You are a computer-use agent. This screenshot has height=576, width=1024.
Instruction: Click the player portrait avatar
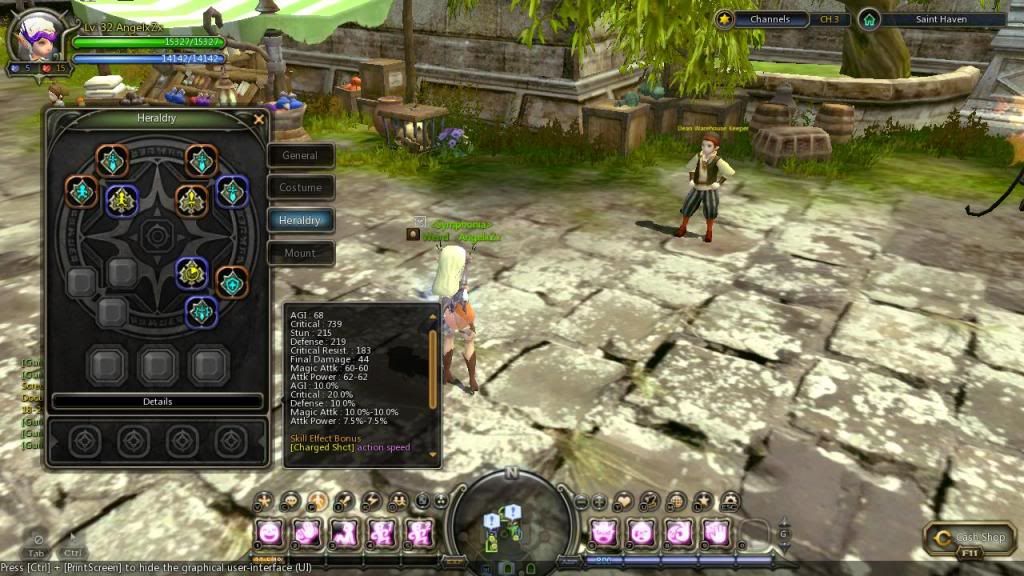(37, 36)
